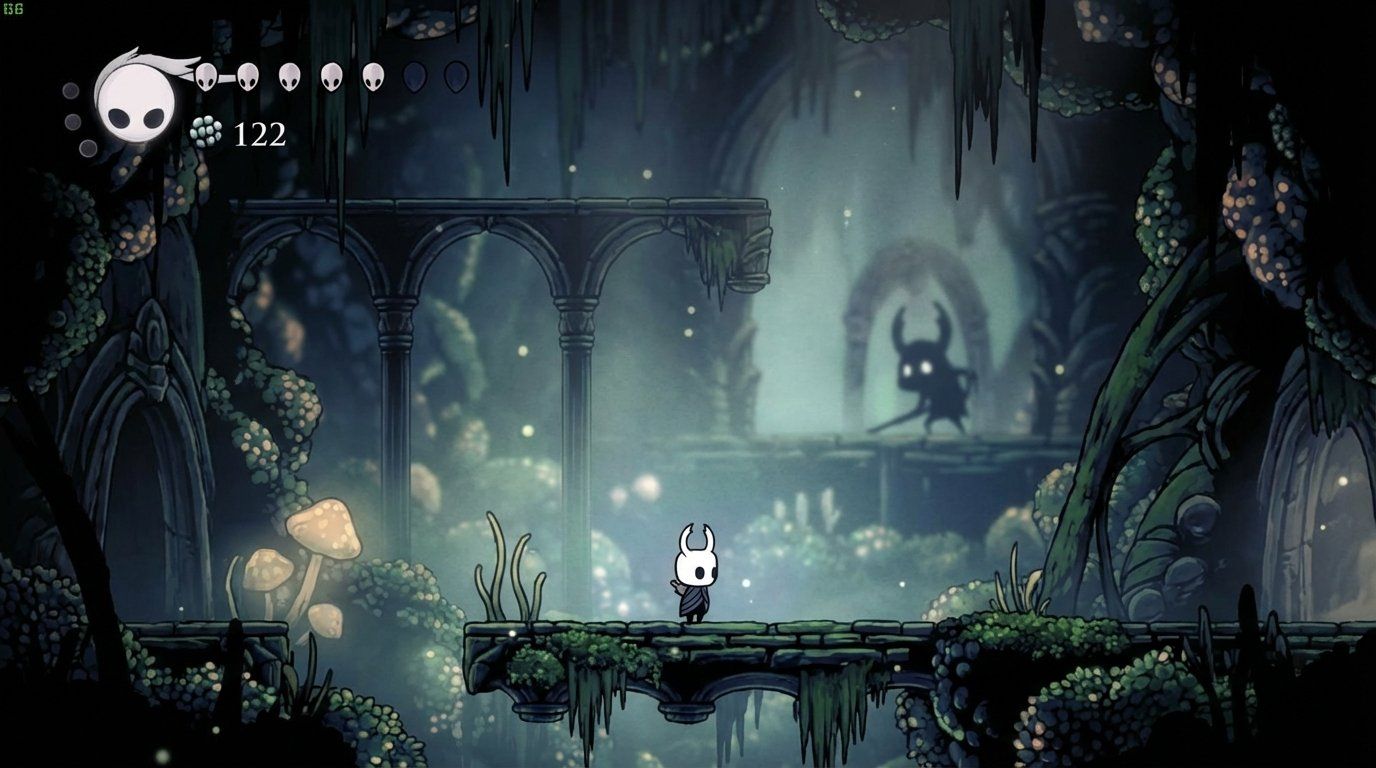The width and height of the screenshot is (1376, 768).
Task: Click the third health mask in the row
Action: pos(289,75)
